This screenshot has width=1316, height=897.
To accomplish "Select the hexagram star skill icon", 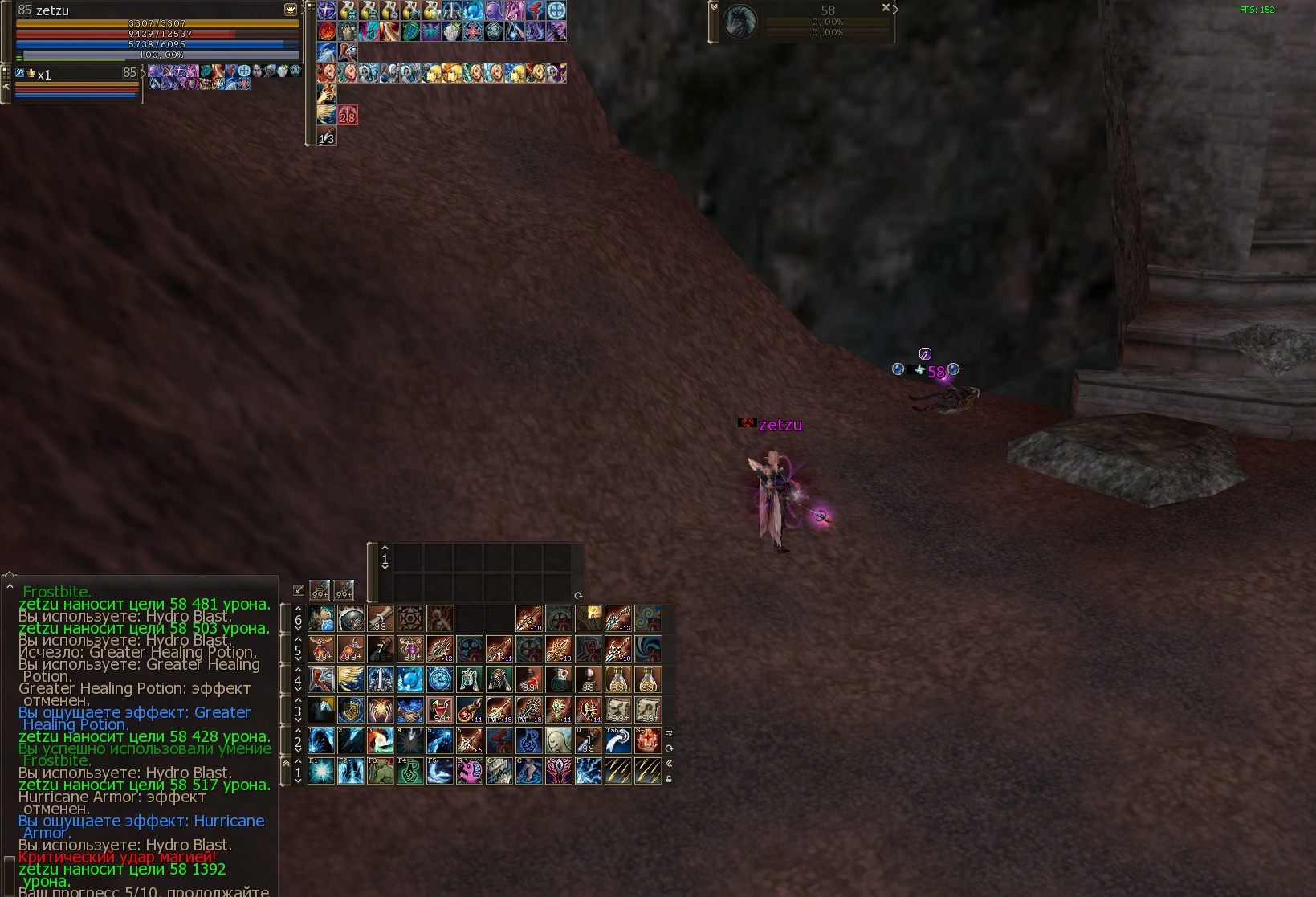I will tap(410, 618).
